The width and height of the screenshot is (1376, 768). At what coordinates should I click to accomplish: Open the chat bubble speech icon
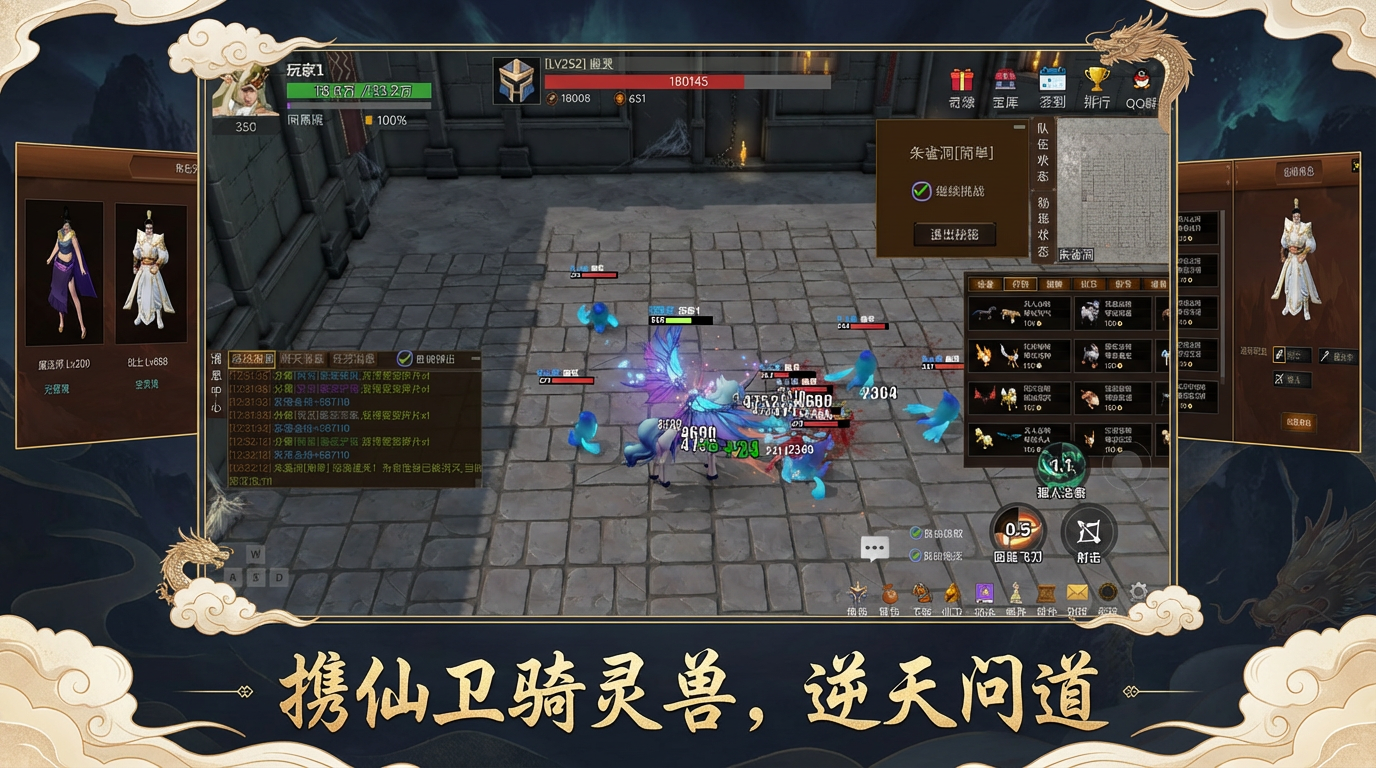click(x=873, y=548)
